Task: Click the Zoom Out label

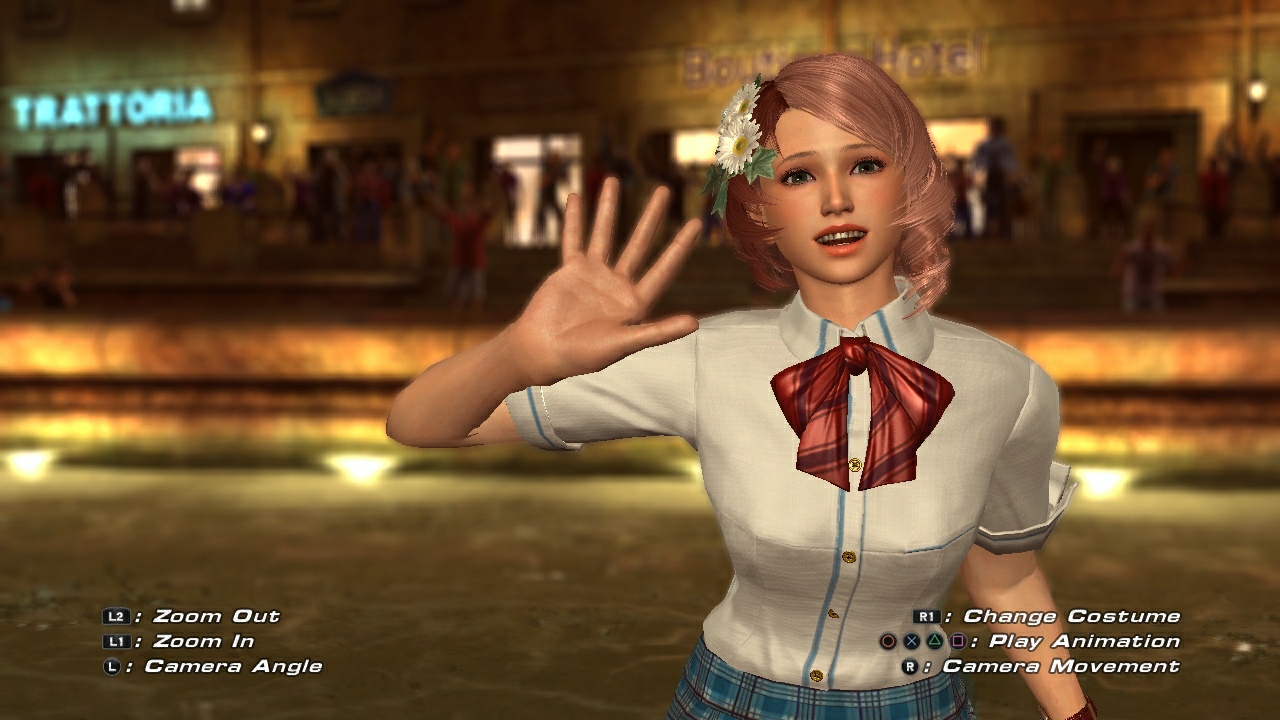Action: [216, 616]
